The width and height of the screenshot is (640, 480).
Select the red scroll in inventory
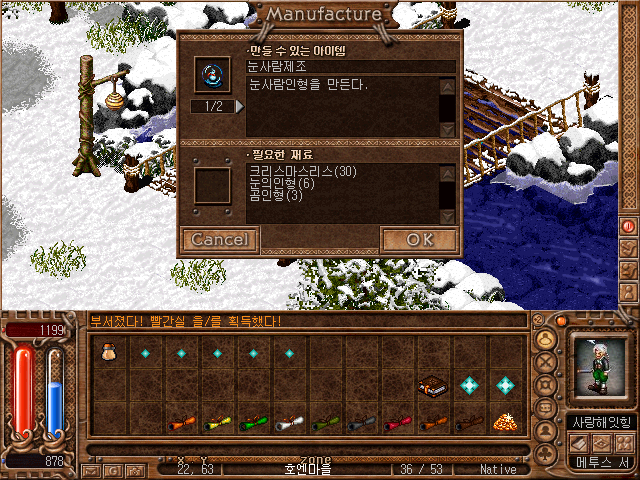click(x=397, y=423)
